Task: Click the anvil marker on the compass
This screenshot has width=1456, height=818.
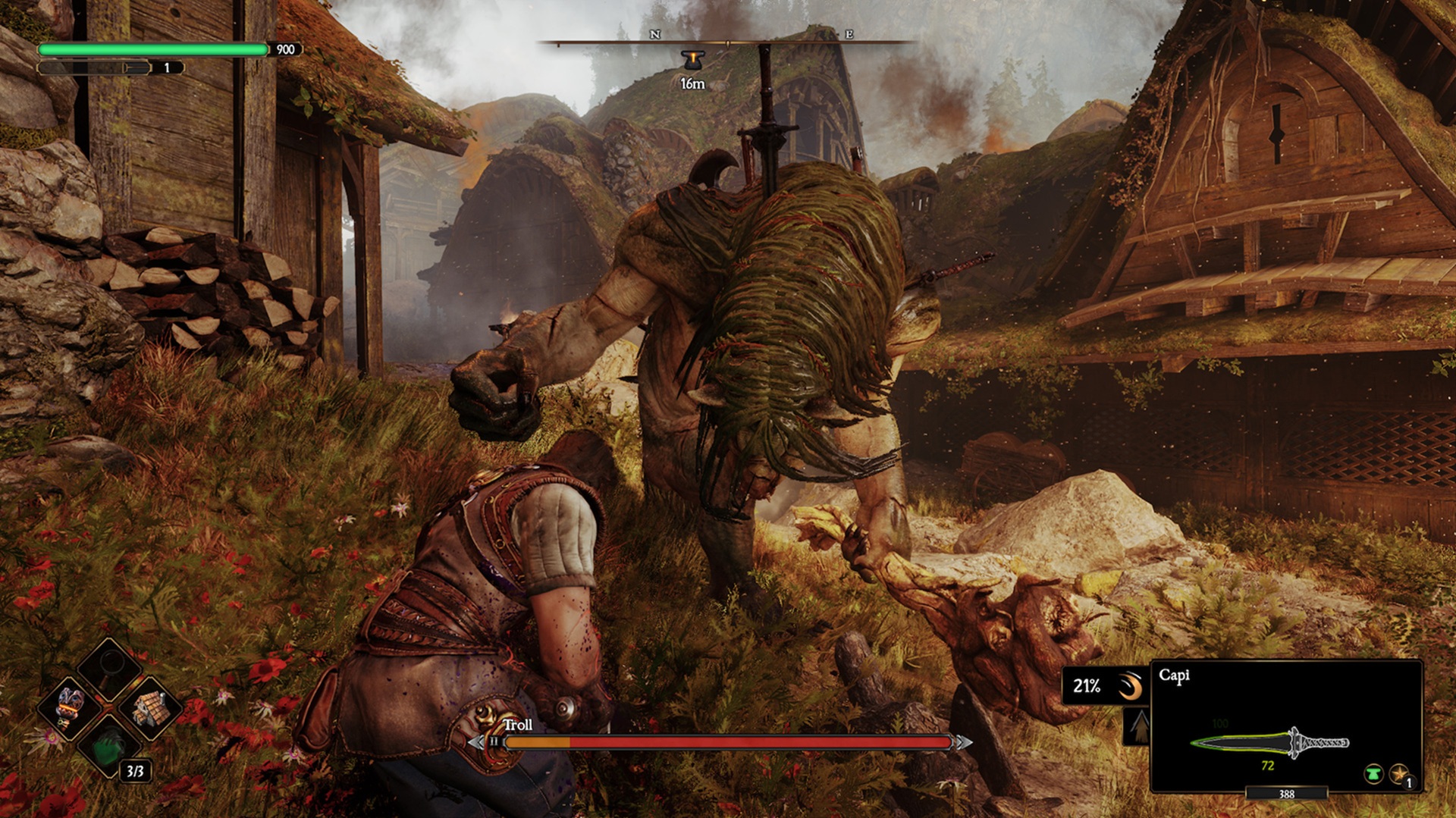Action: click(692, 61)
